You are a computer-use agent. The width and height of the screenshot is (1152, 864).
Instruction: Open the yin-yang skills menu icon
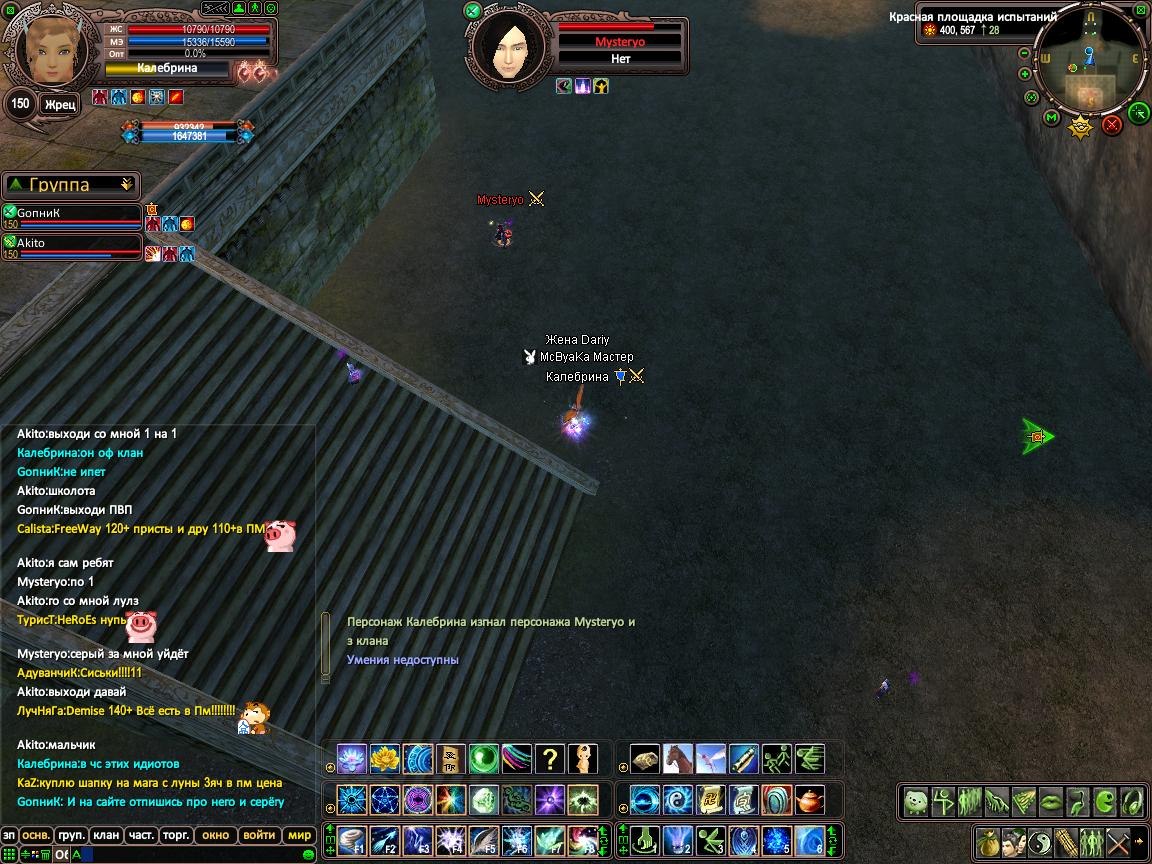(x=1039, y=841)
